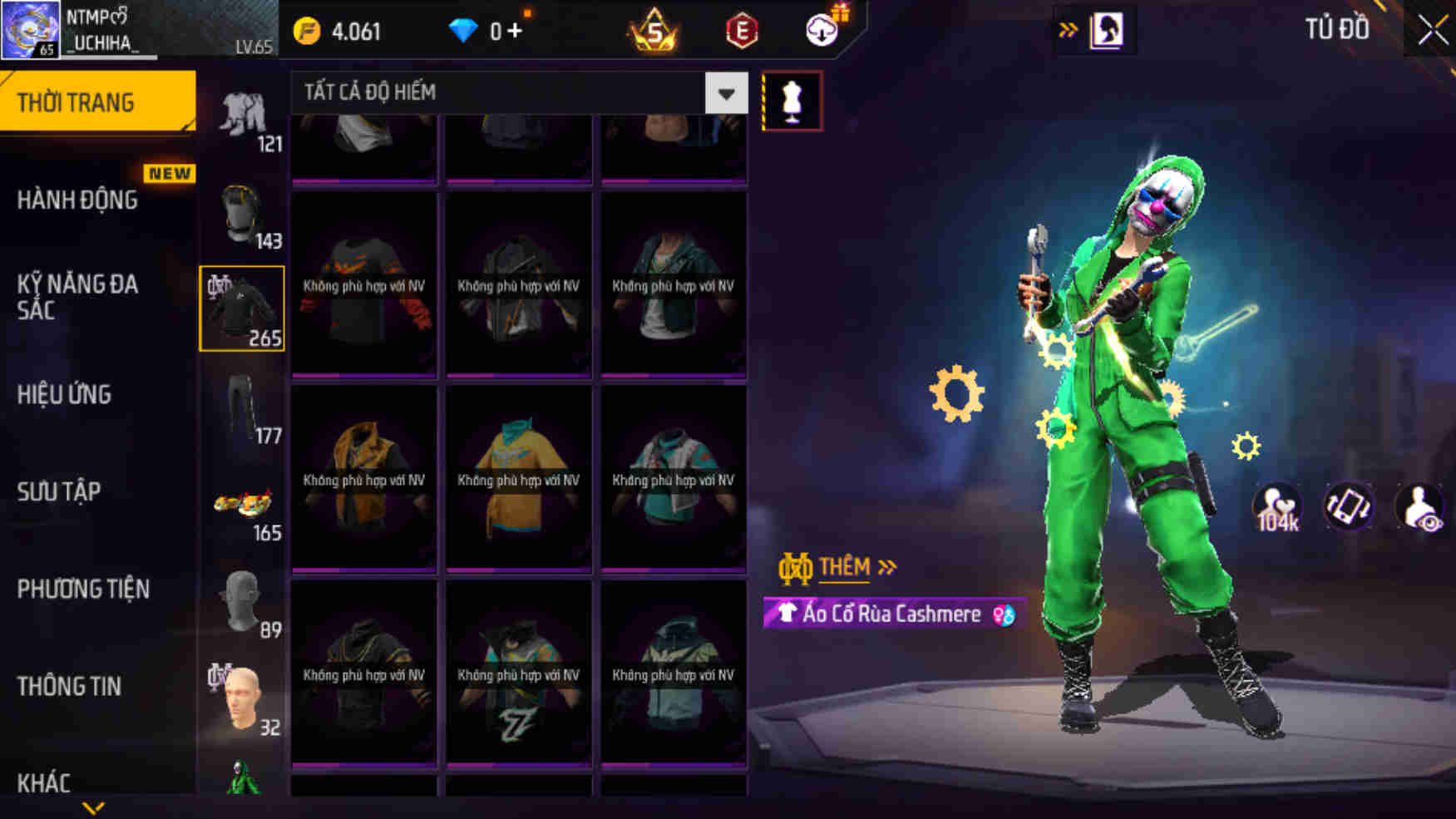Select the shirt category showing 265 items

[x=240, y=308]
